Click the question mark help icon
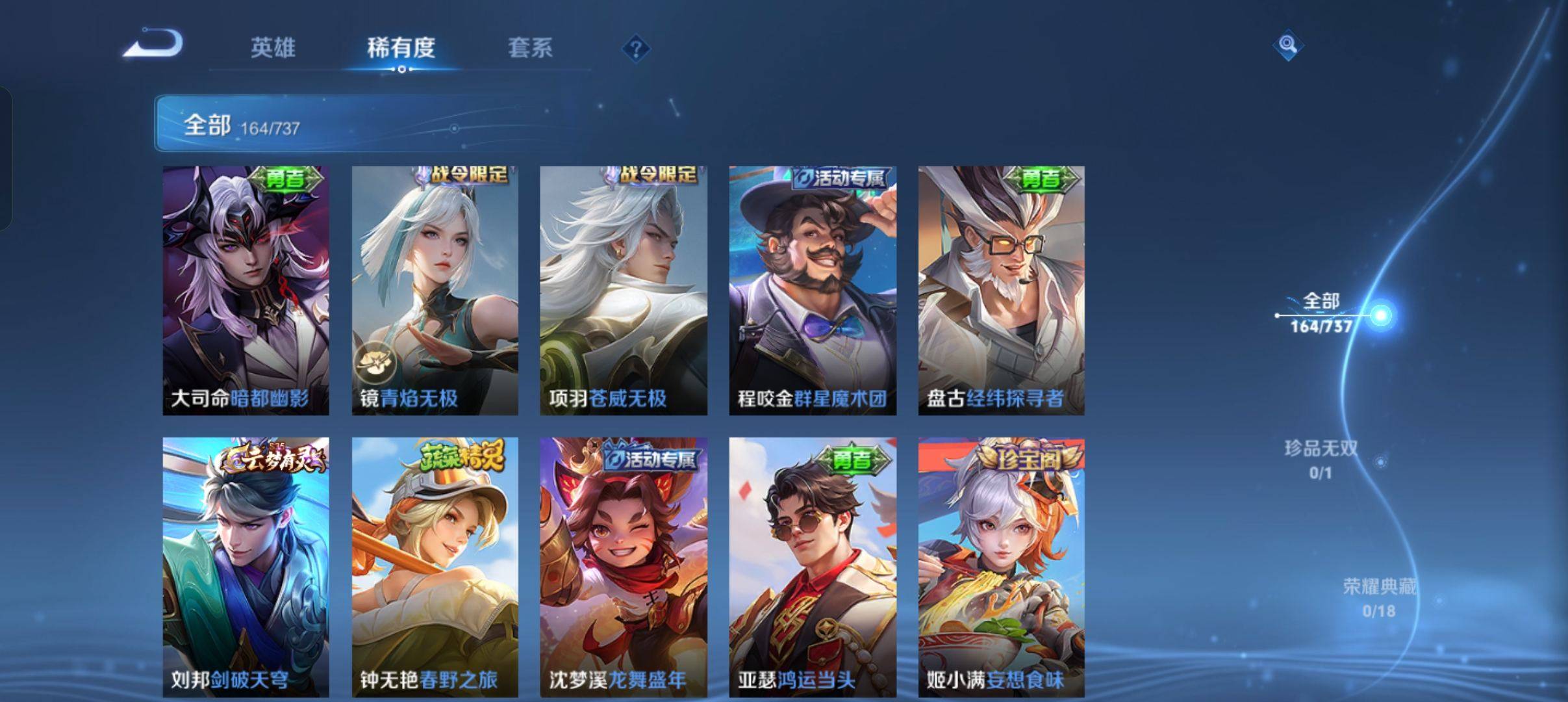 click(638, 49)
